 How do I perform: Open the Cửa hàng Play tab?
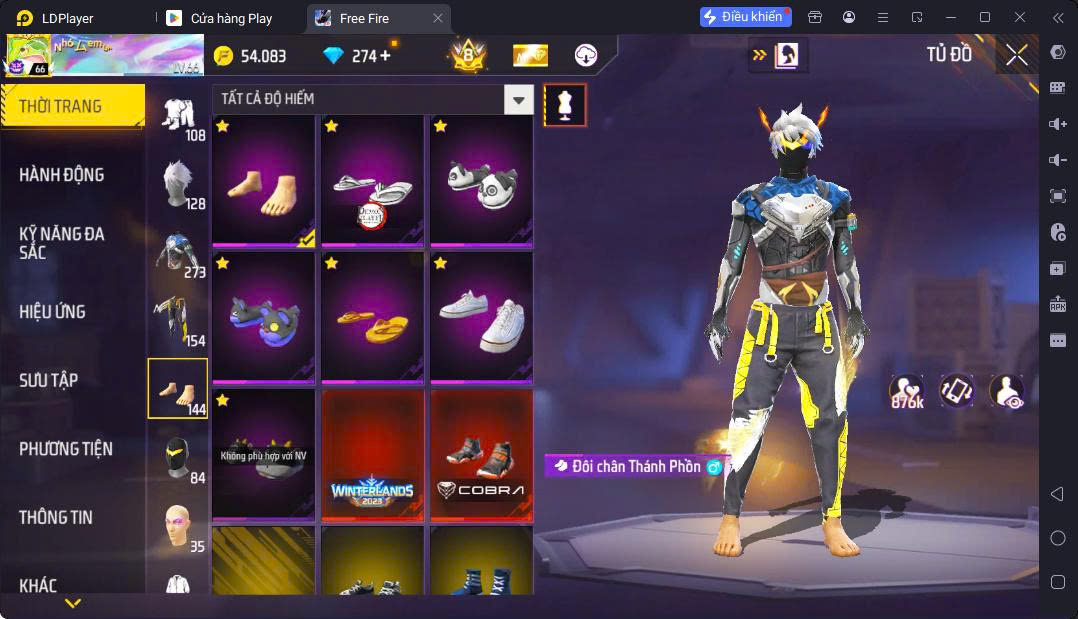tap(230, 18)
